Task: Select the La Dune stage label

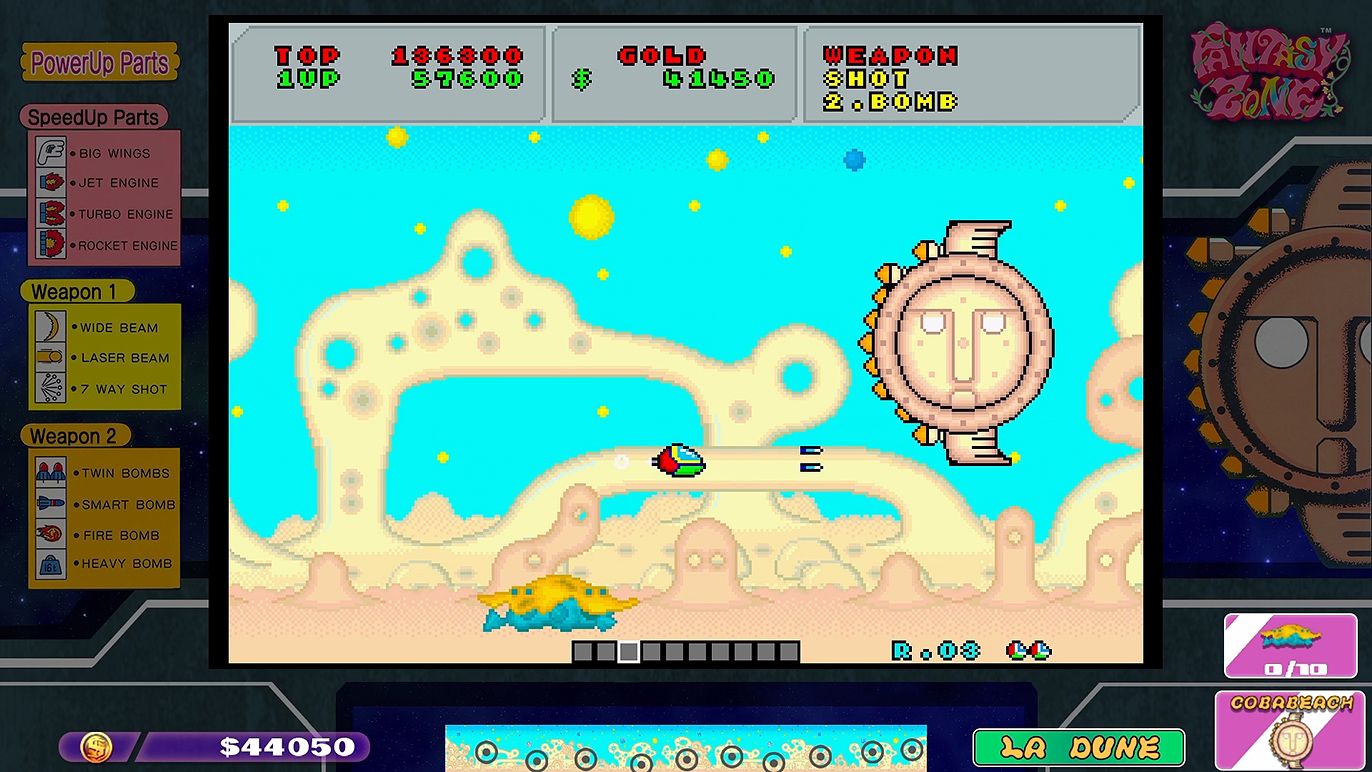Action: [x=1079, y=748]
